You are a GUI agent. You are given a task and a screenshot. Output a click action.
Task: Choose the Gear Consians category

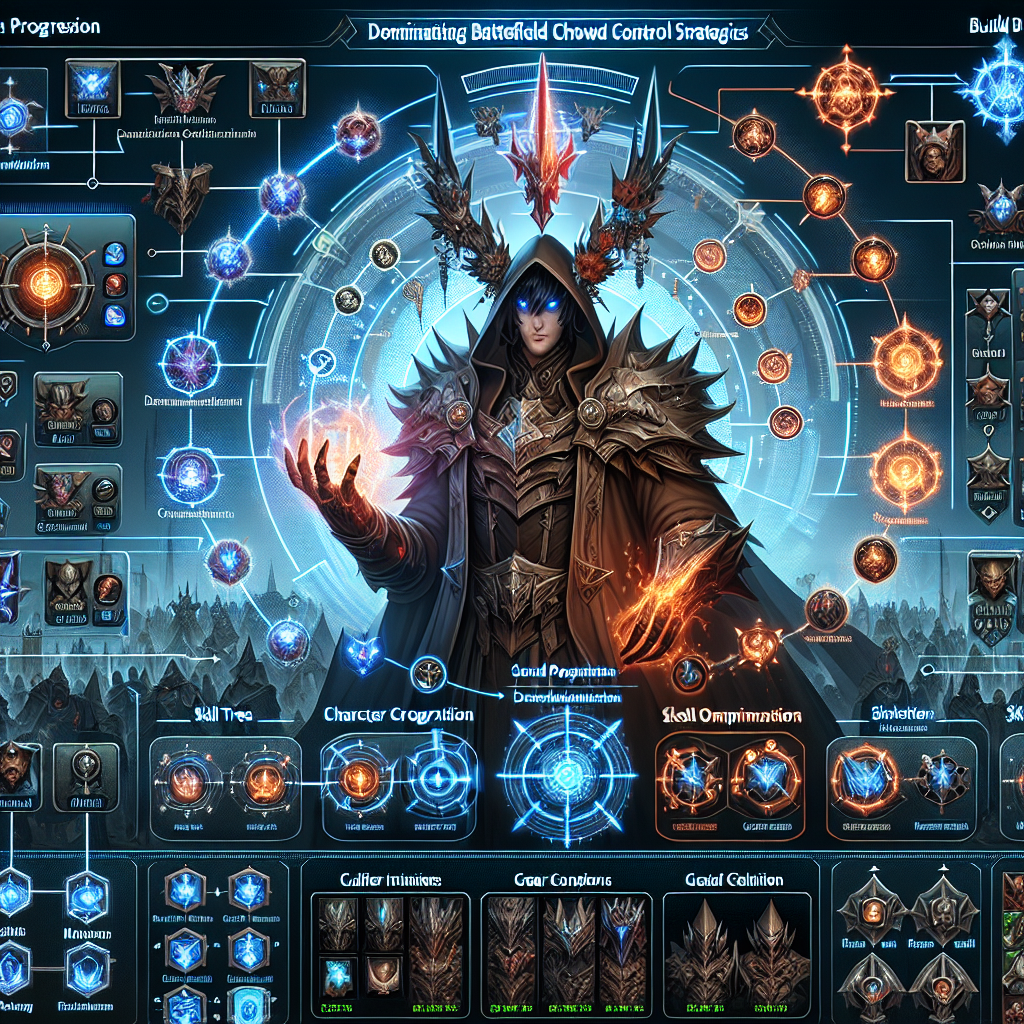[564, 878]
